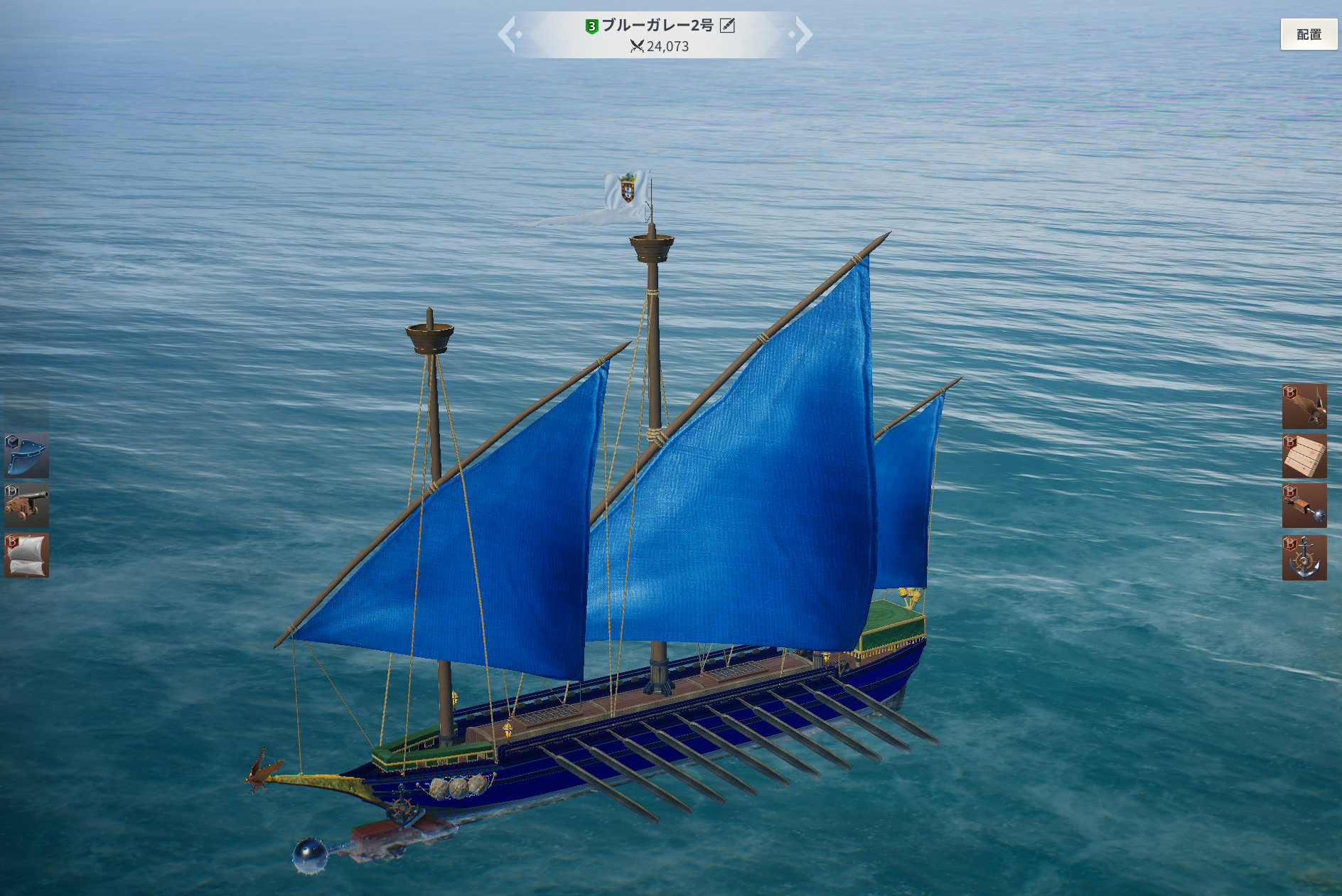Choose the white sail part slot
The image size is (1342, 896).
(27, 556)
